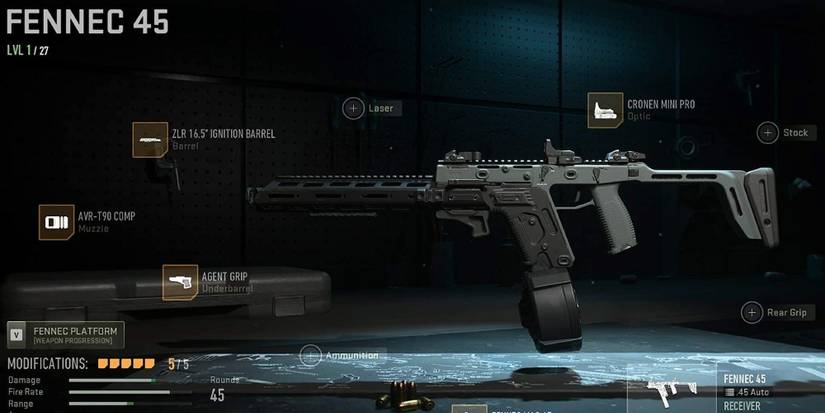Choose the Agent Grip underbarrel slot
Viewport: 825px width, 413px height.
[x=180, y=282]
